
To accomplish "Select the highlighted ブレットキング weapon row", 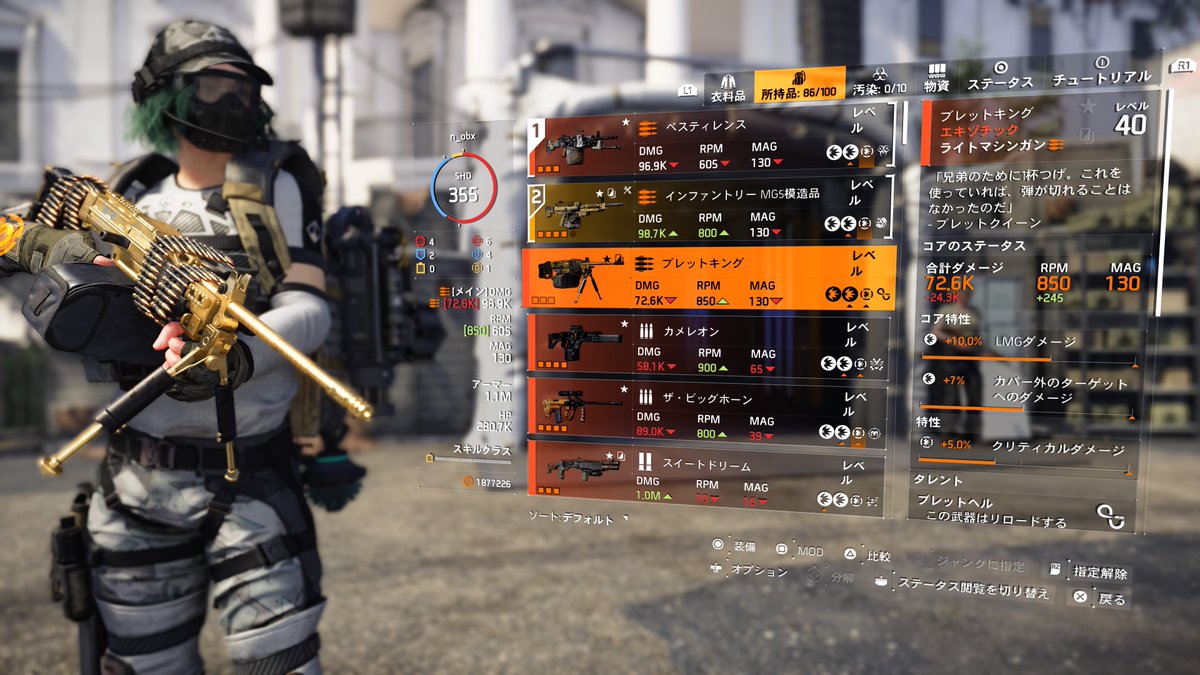I will point(710,277).
